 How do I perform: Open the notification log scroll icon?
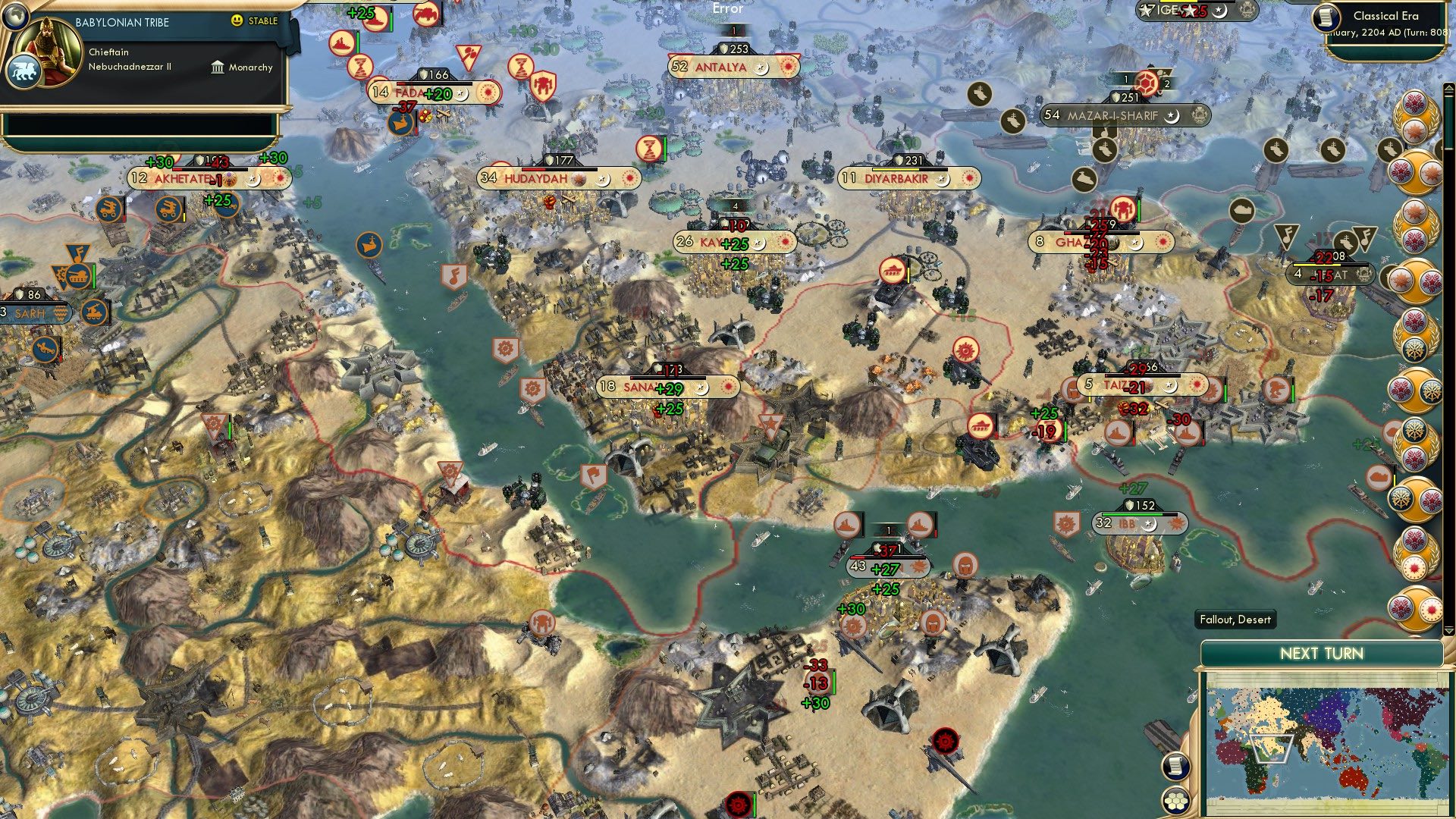click(x=1175, y=767)
